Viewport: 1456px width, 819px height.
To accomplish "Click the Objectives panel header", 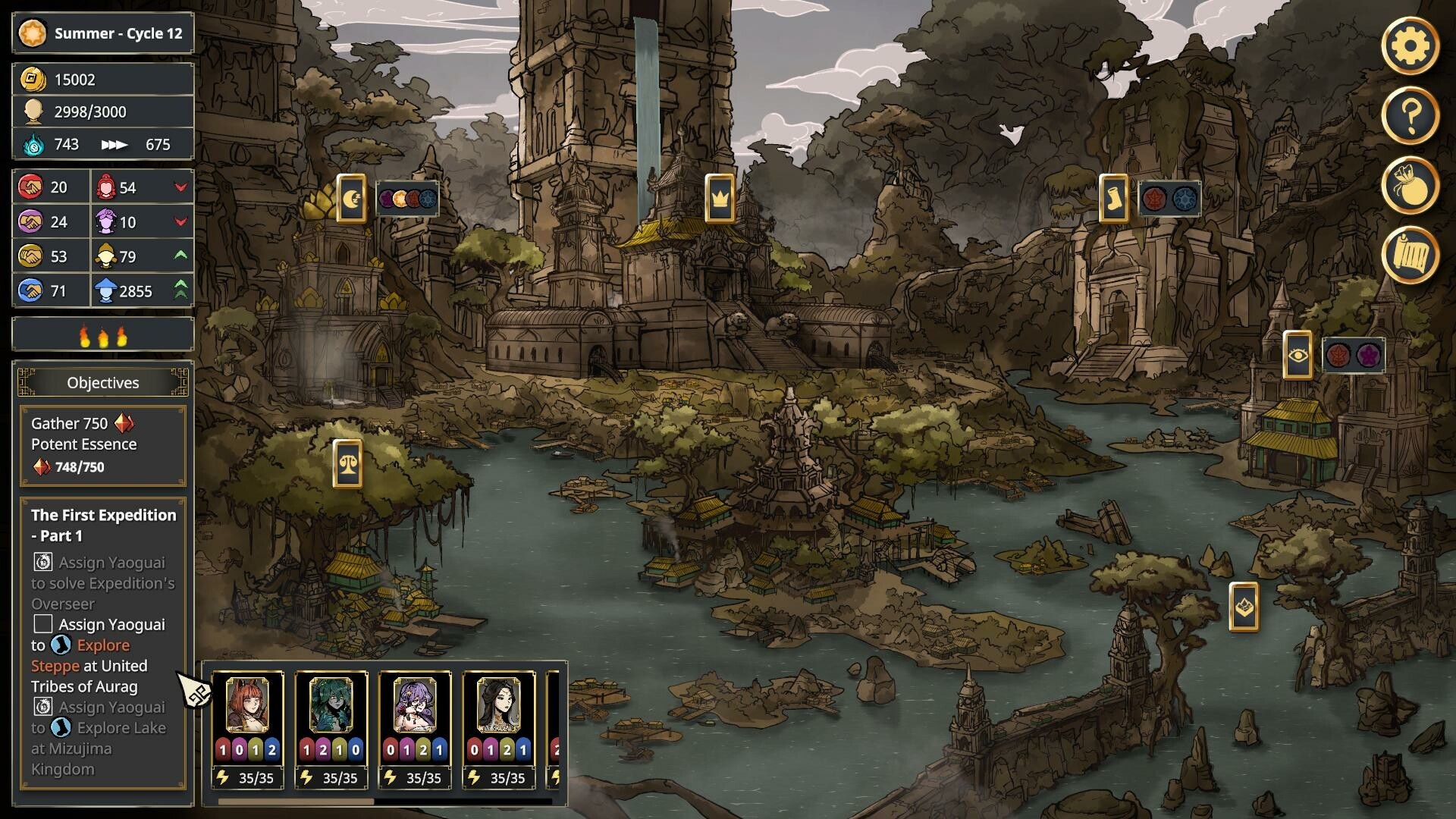I will coord(103,383).
